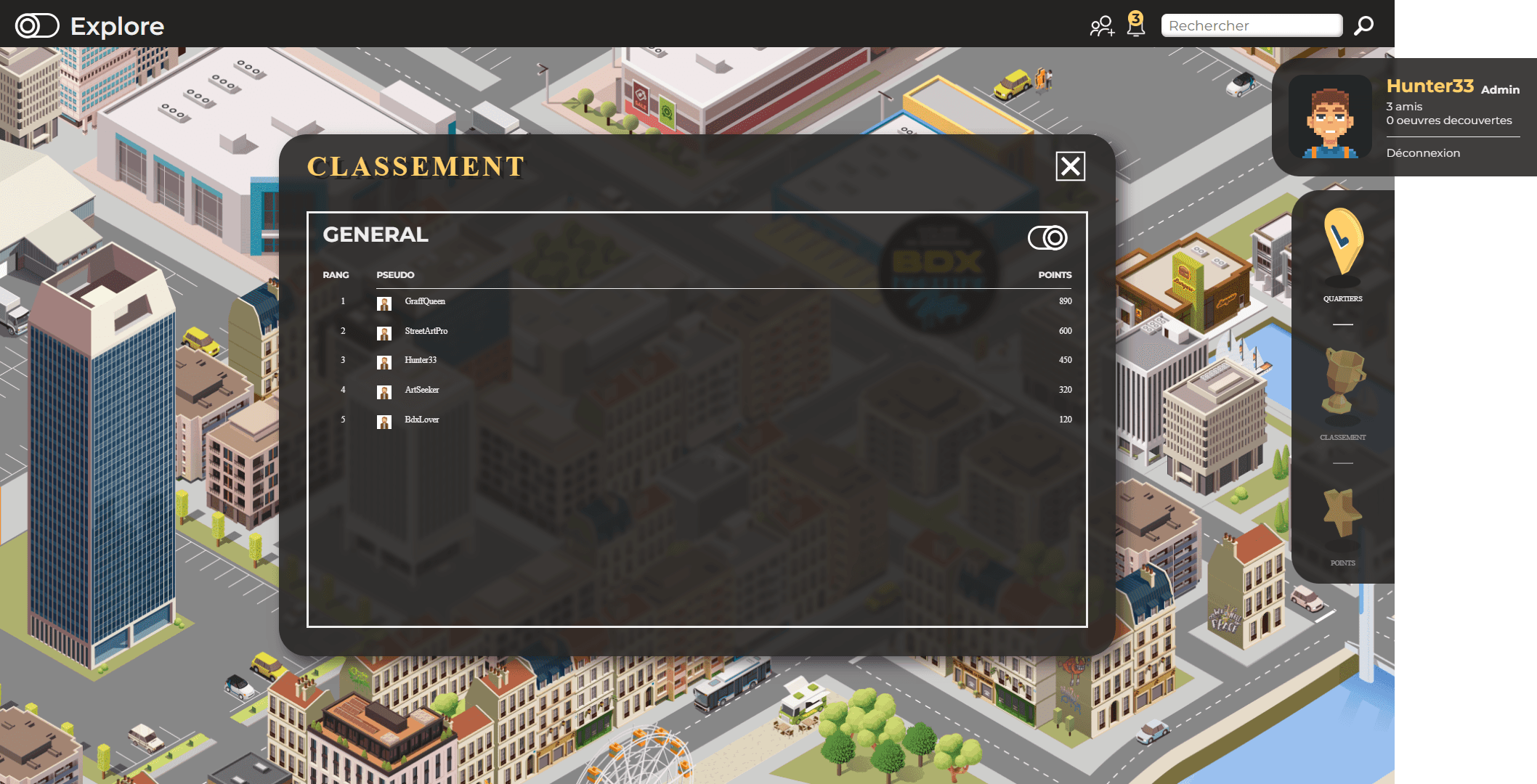Click the Rechercher search field
1537x784 pixels.
1251,25
